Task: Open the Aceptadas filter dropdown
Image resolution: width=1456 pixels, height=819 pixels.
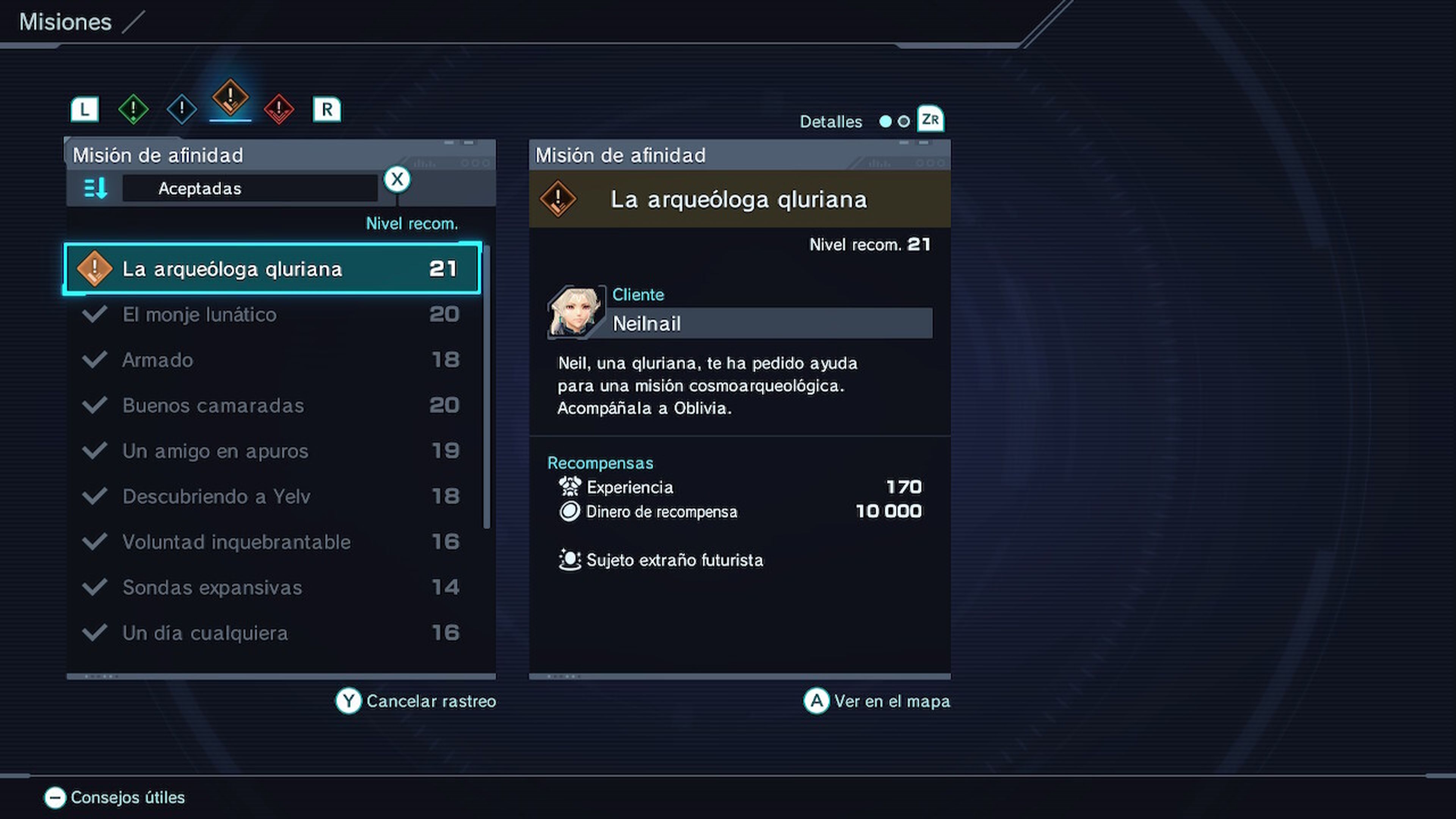Action: [x=250, y=188]
